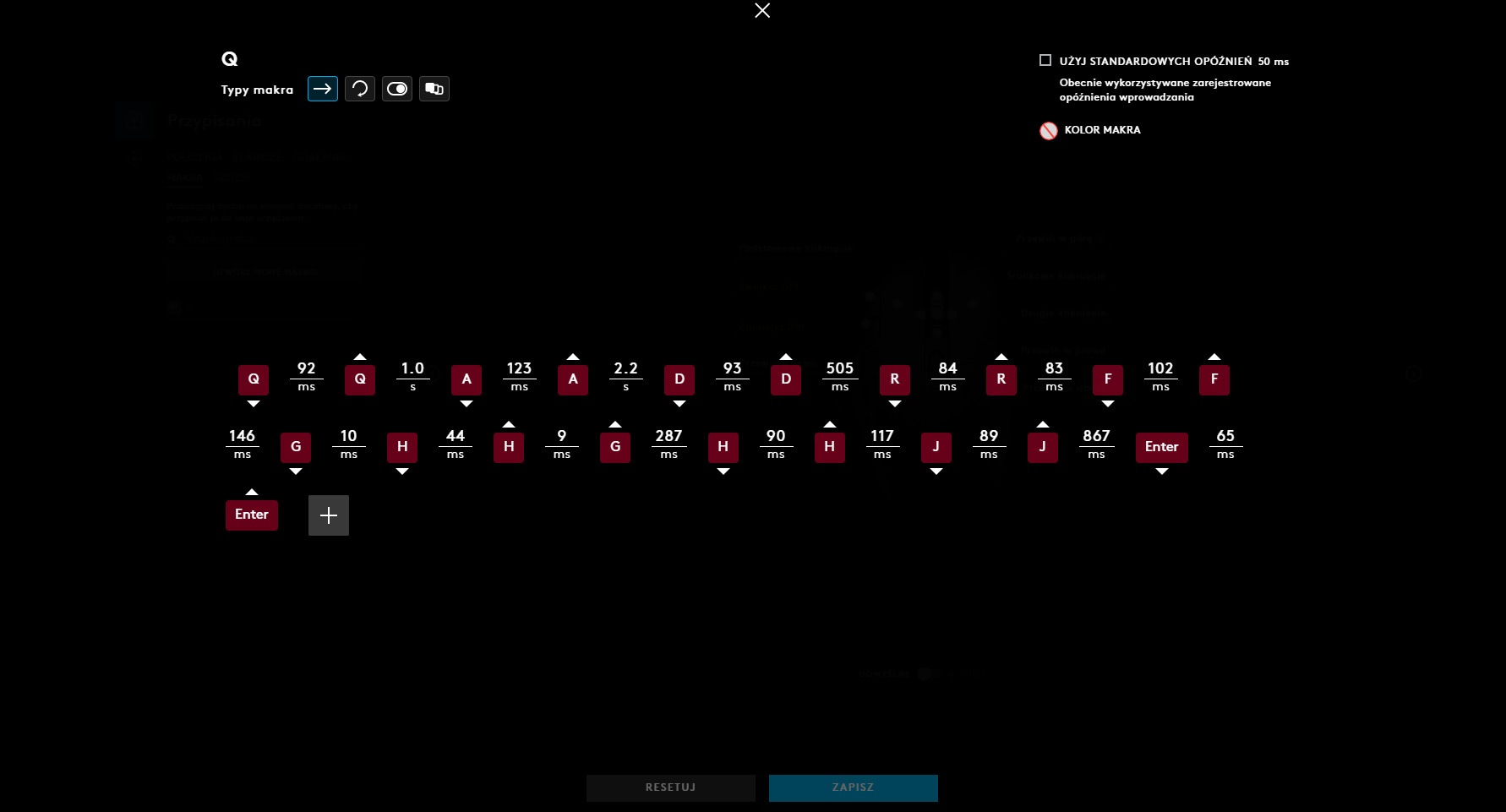Click the no-color icon next to KOLOR MAKRA
This screenshot has height=812, width=1506.
point(1049,131)
